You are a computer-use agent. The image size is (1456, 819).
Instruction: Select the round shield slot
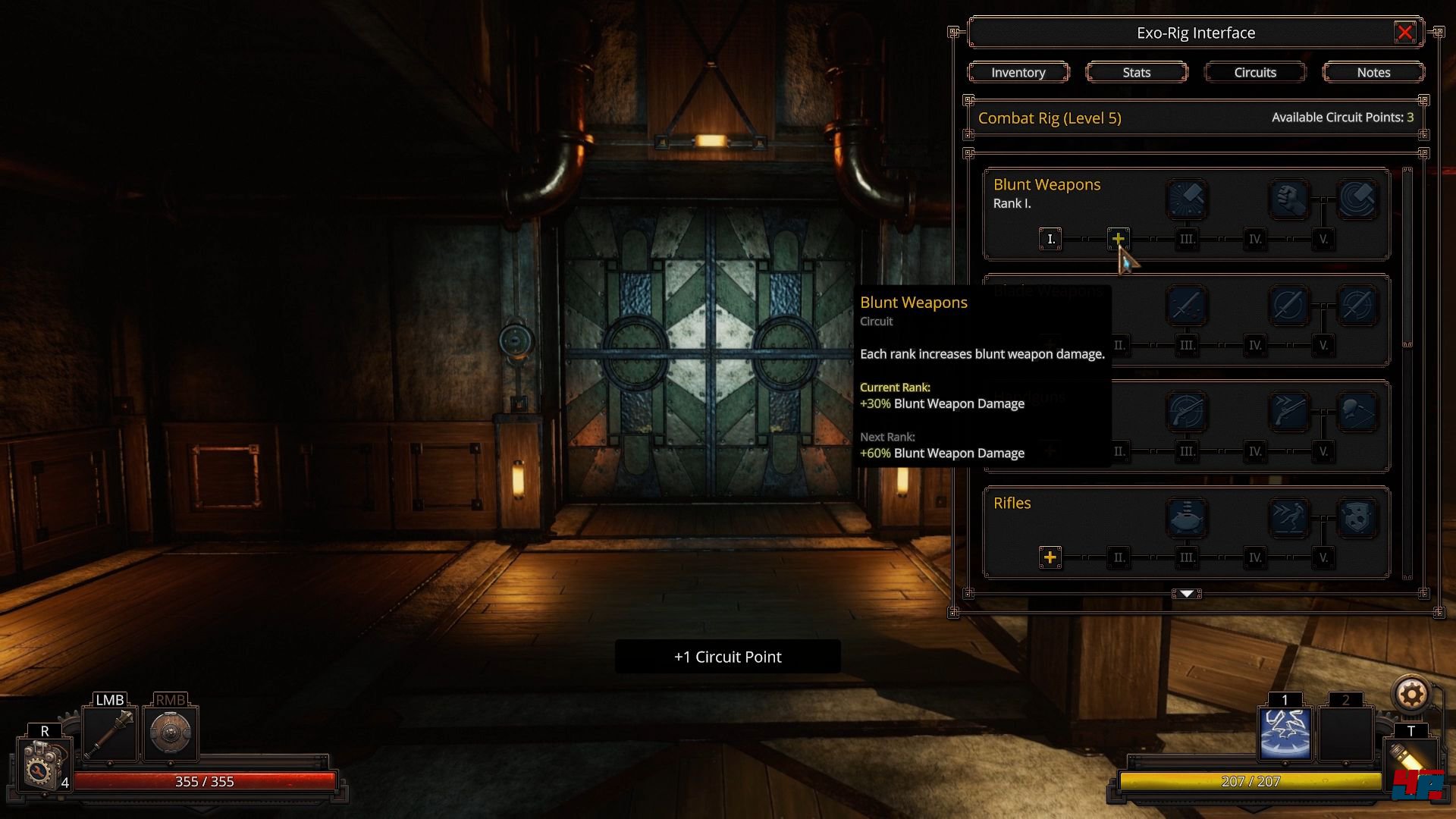coord(170,733)
